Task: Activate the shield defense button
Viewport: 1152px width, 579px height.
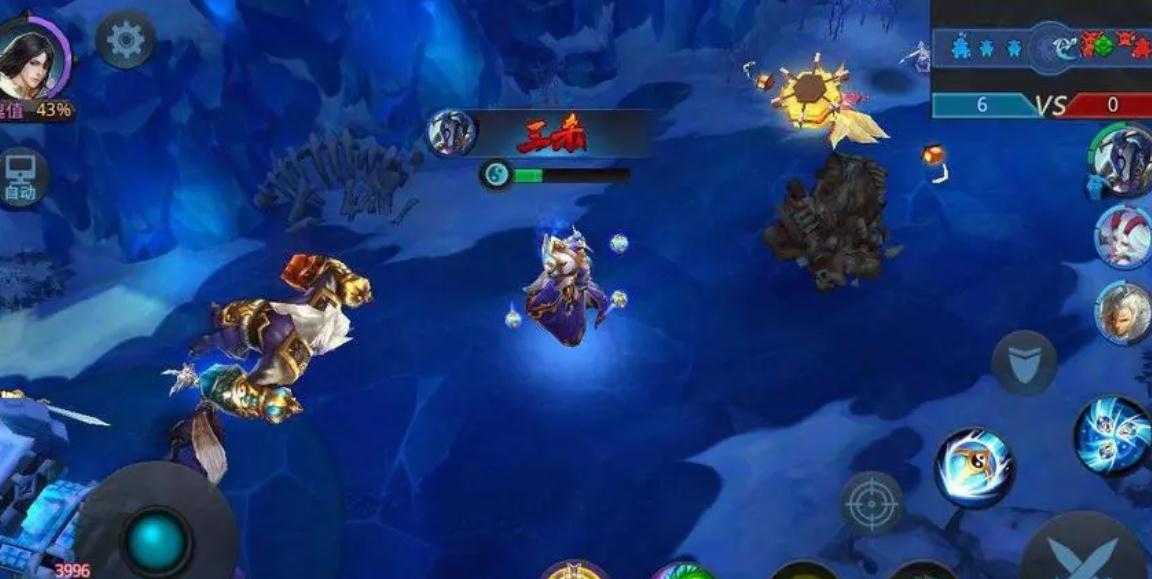Action: tap(1024, 361)
